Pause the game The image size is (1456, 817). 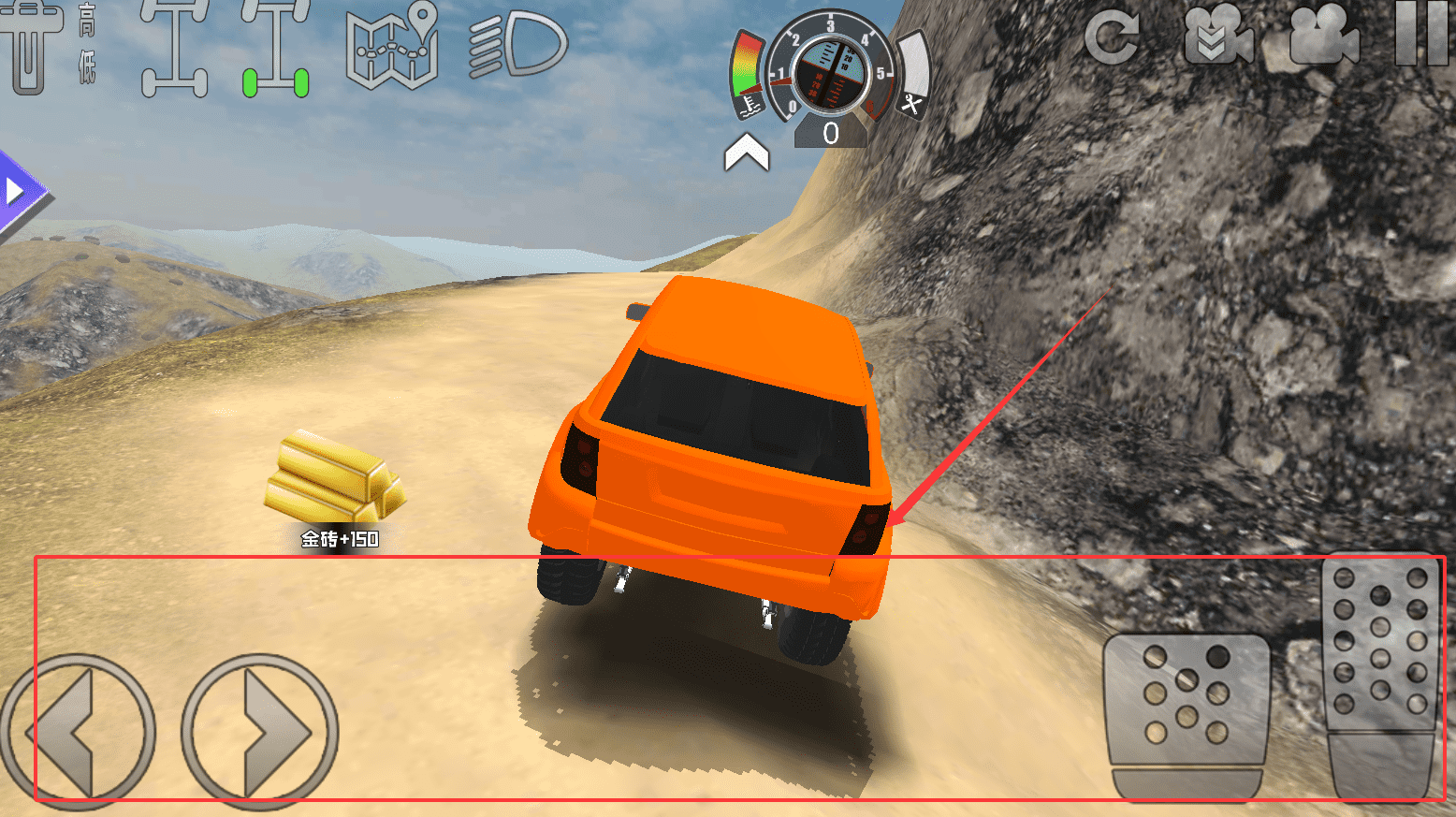[1420, 33]
